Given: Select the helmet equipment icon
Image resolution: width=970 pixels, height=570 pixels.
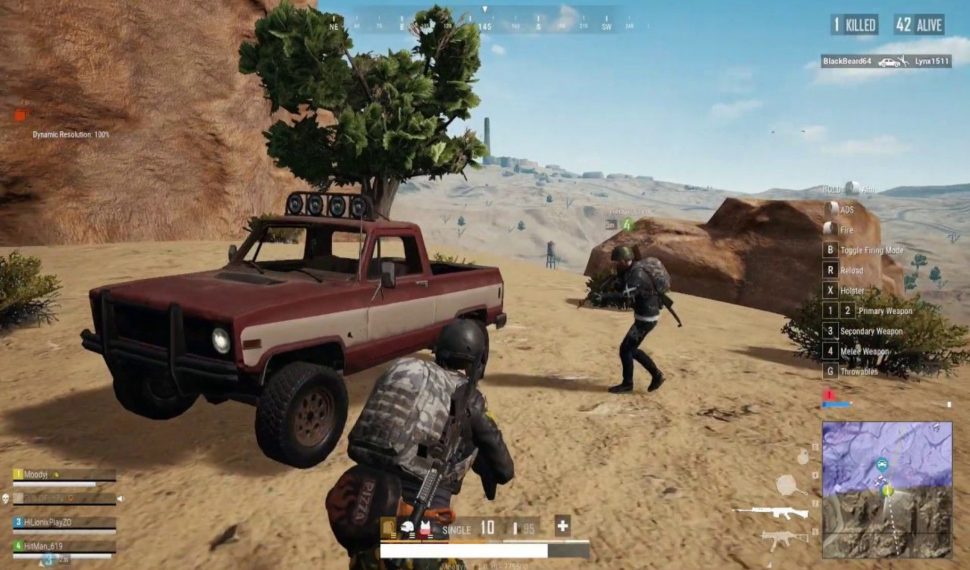Looking at the screenshot, I should click(x=408, y=528).
